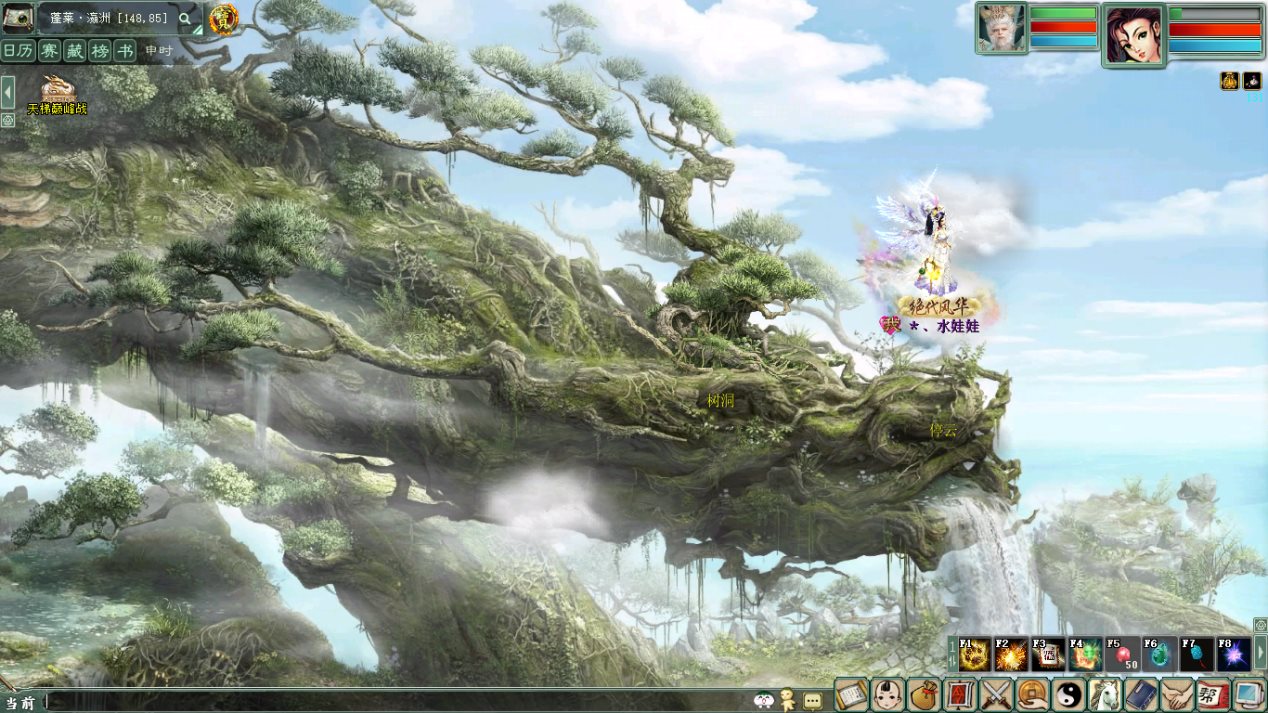
Task: Open the 日历 calendar button
Action: [x=18, y=51]
